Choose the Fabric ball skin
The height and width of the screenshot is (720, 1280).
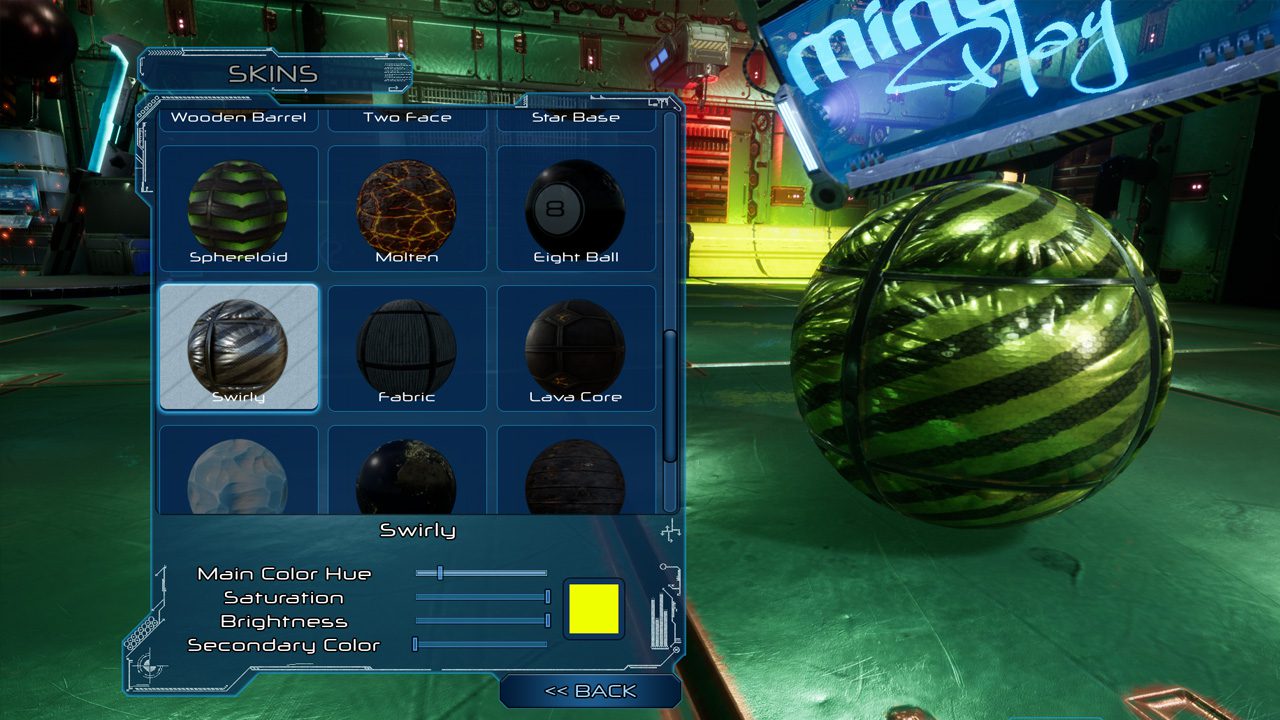[x=407, y=348]
